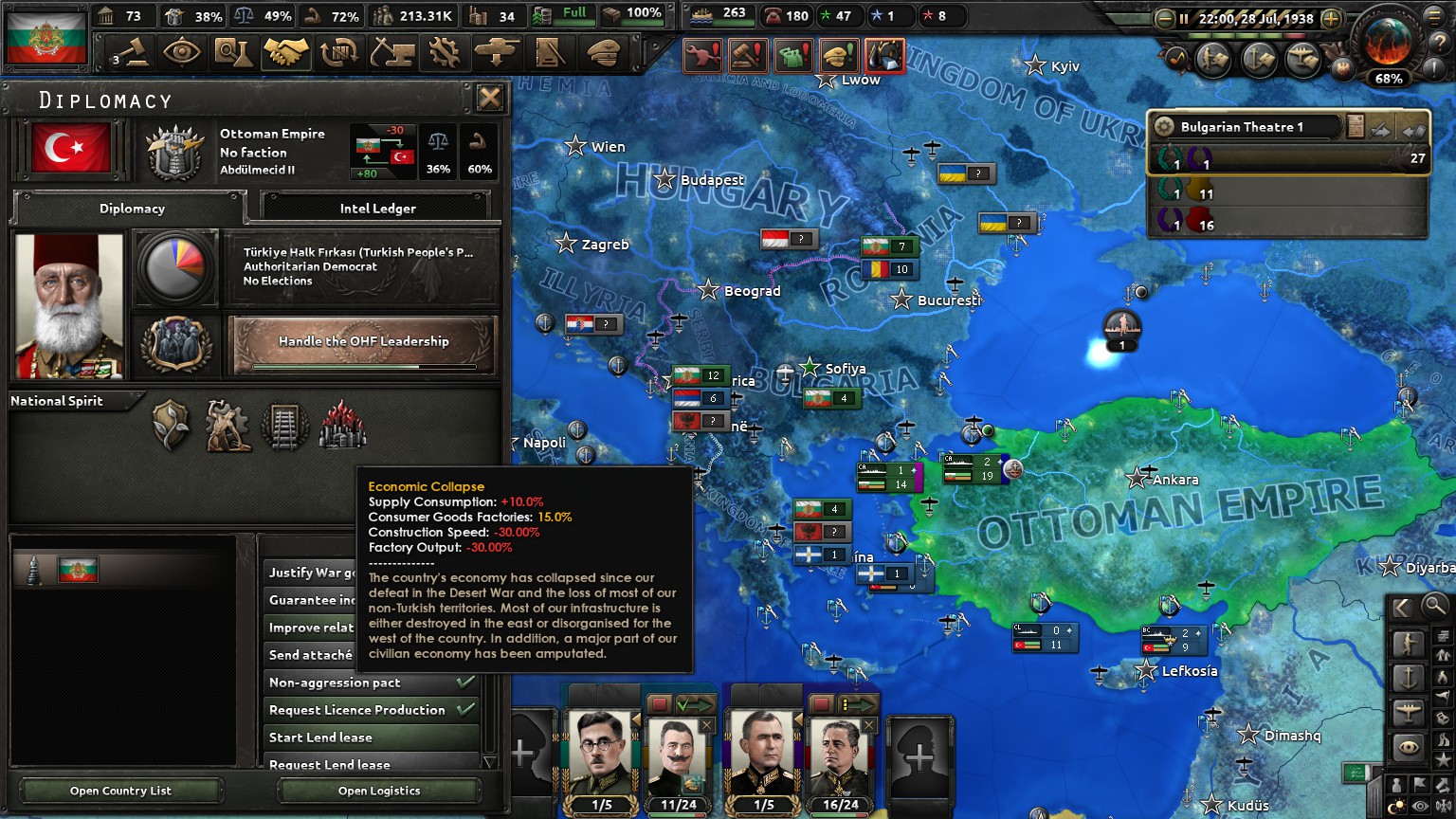Open the Research tab with the flask icon

[234, 52]
